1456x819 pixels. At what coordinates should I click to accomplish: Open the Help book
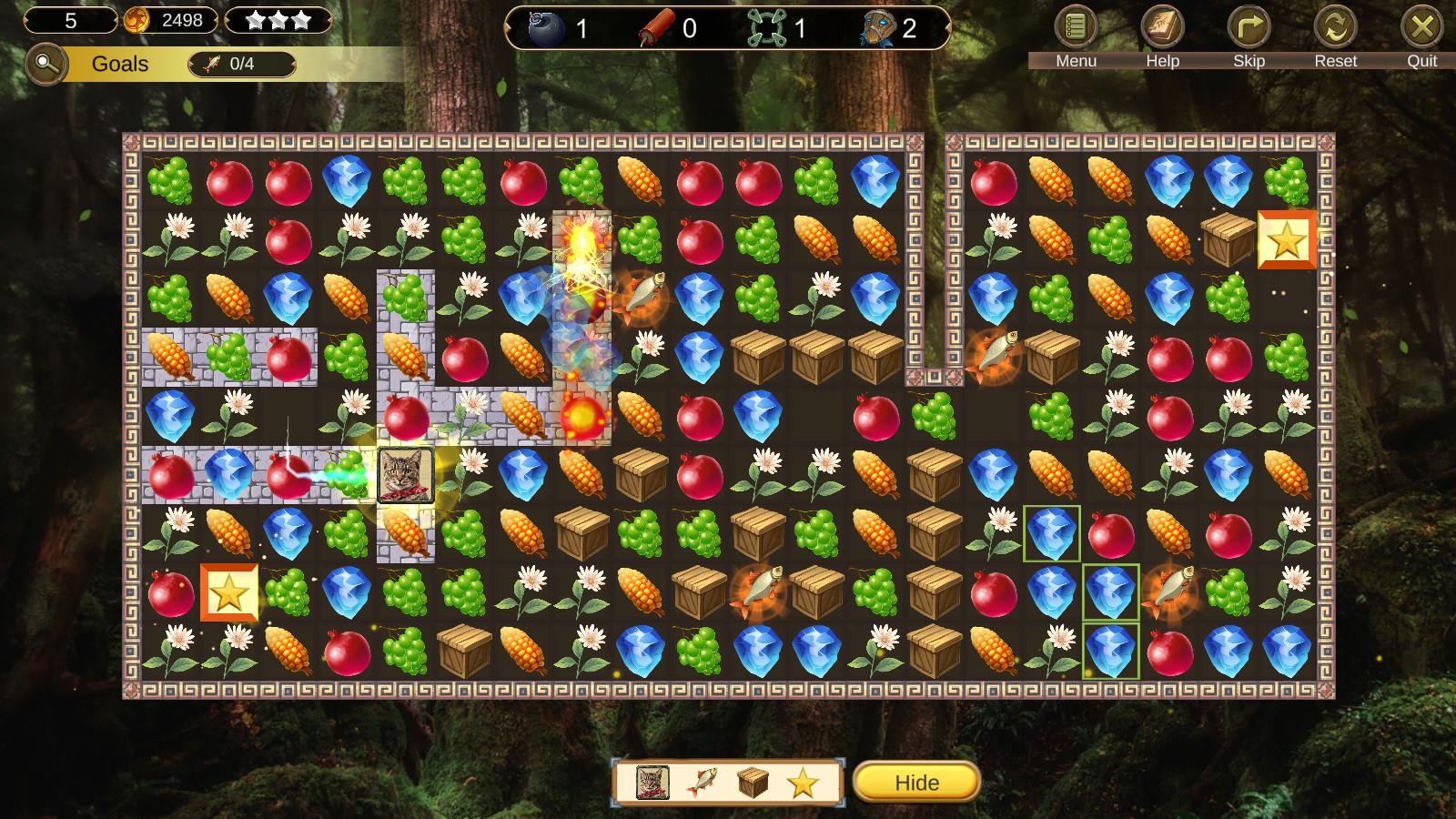pyautogui.click(x=1162, y=28)
